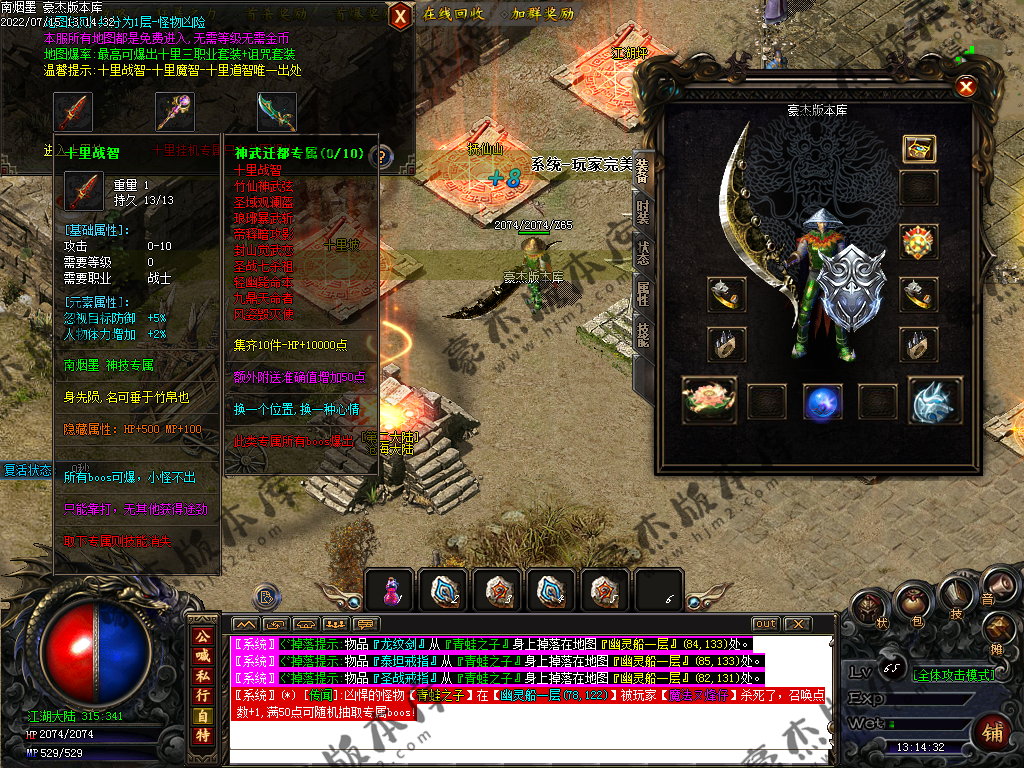Screen dimensions: 1024x768
Task: Toggle the 全体攻击模式 attack mode
Action: point(953,675)
